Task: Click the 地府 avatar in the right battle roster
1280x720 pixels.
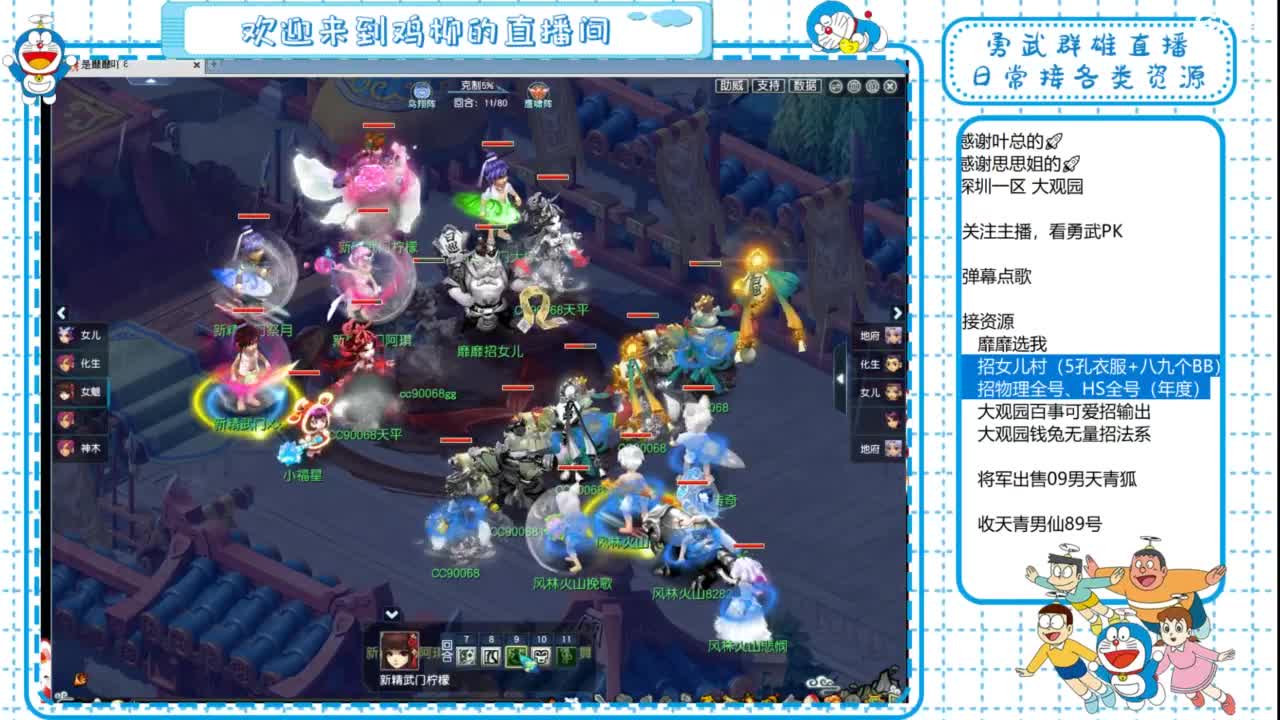Action: (891, 336)
